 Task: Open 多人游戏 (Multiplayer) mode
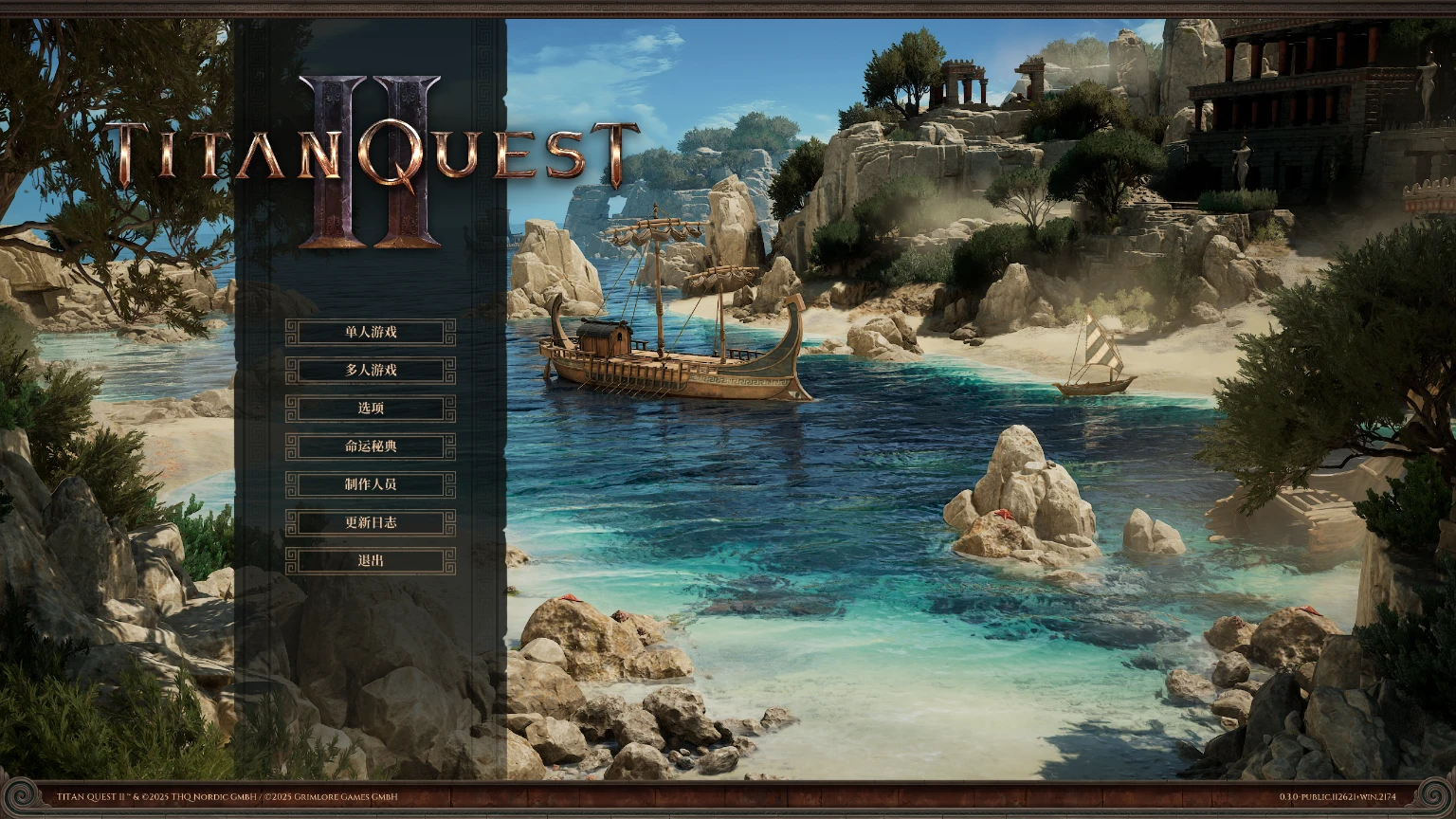tap(370, 371)
